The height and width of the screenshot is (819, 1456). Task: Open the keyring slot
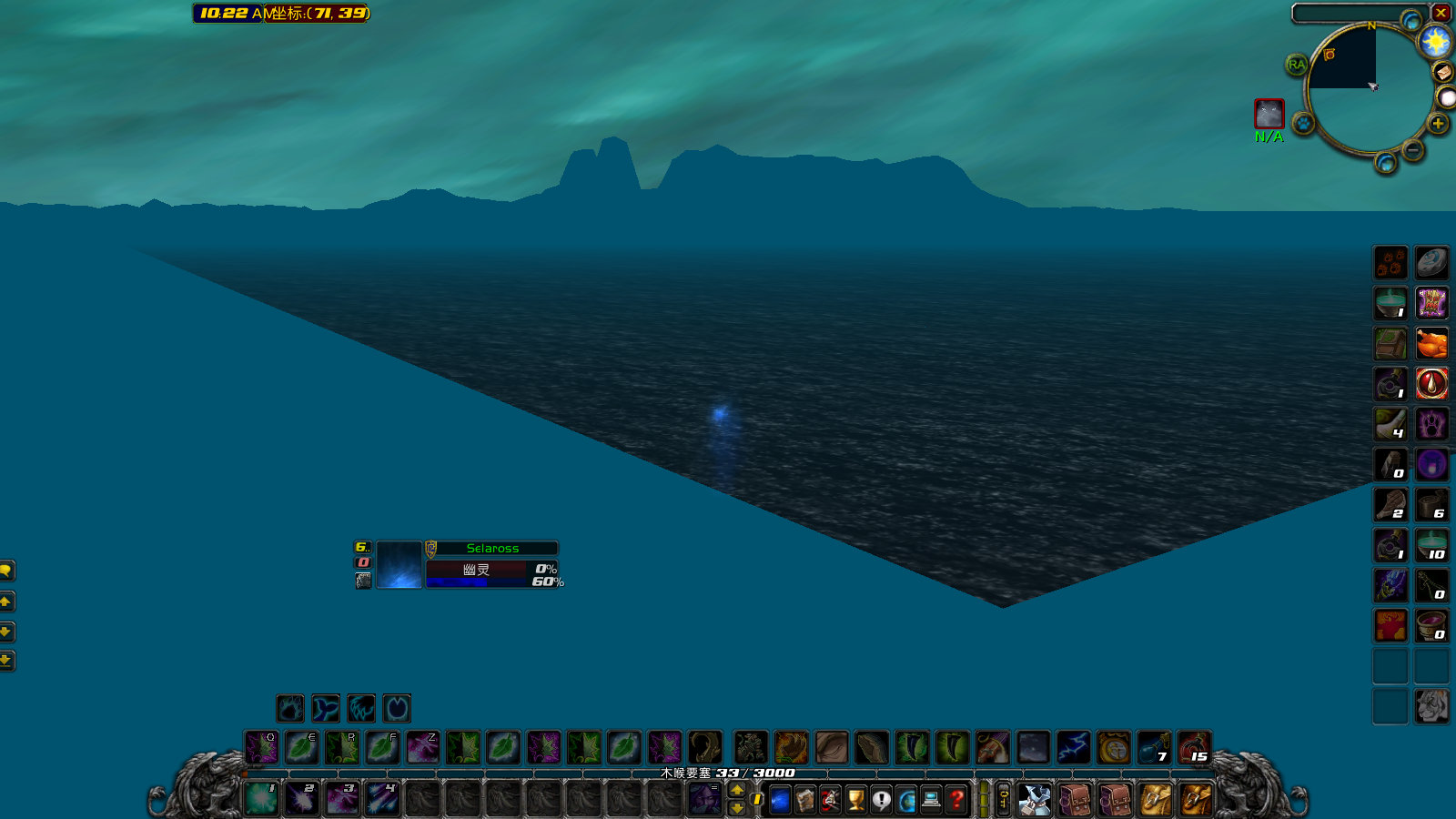coord(1002,799)
